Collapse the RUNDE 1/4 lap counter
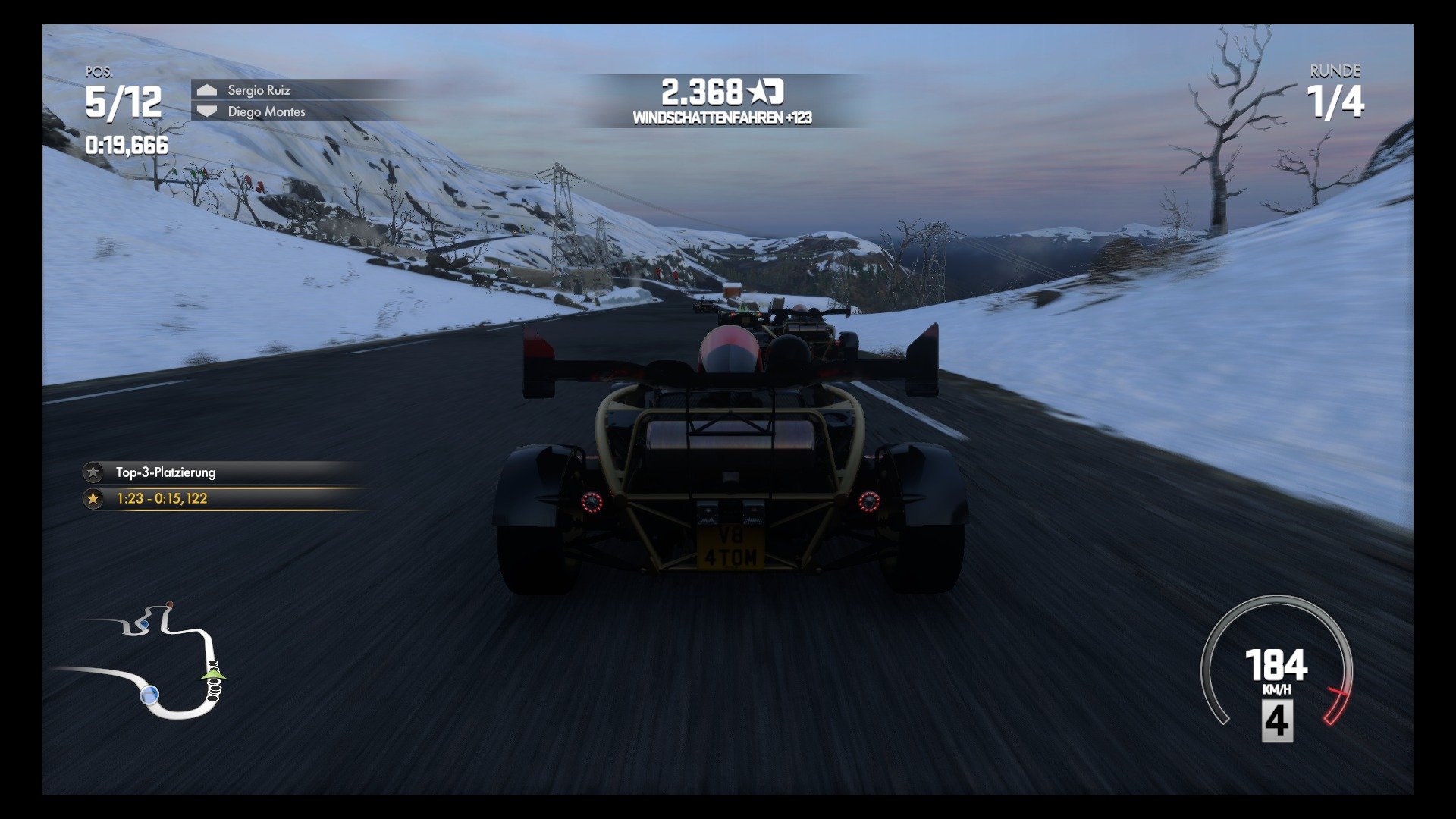The image size is (1456, 819). pos(1335,93)
